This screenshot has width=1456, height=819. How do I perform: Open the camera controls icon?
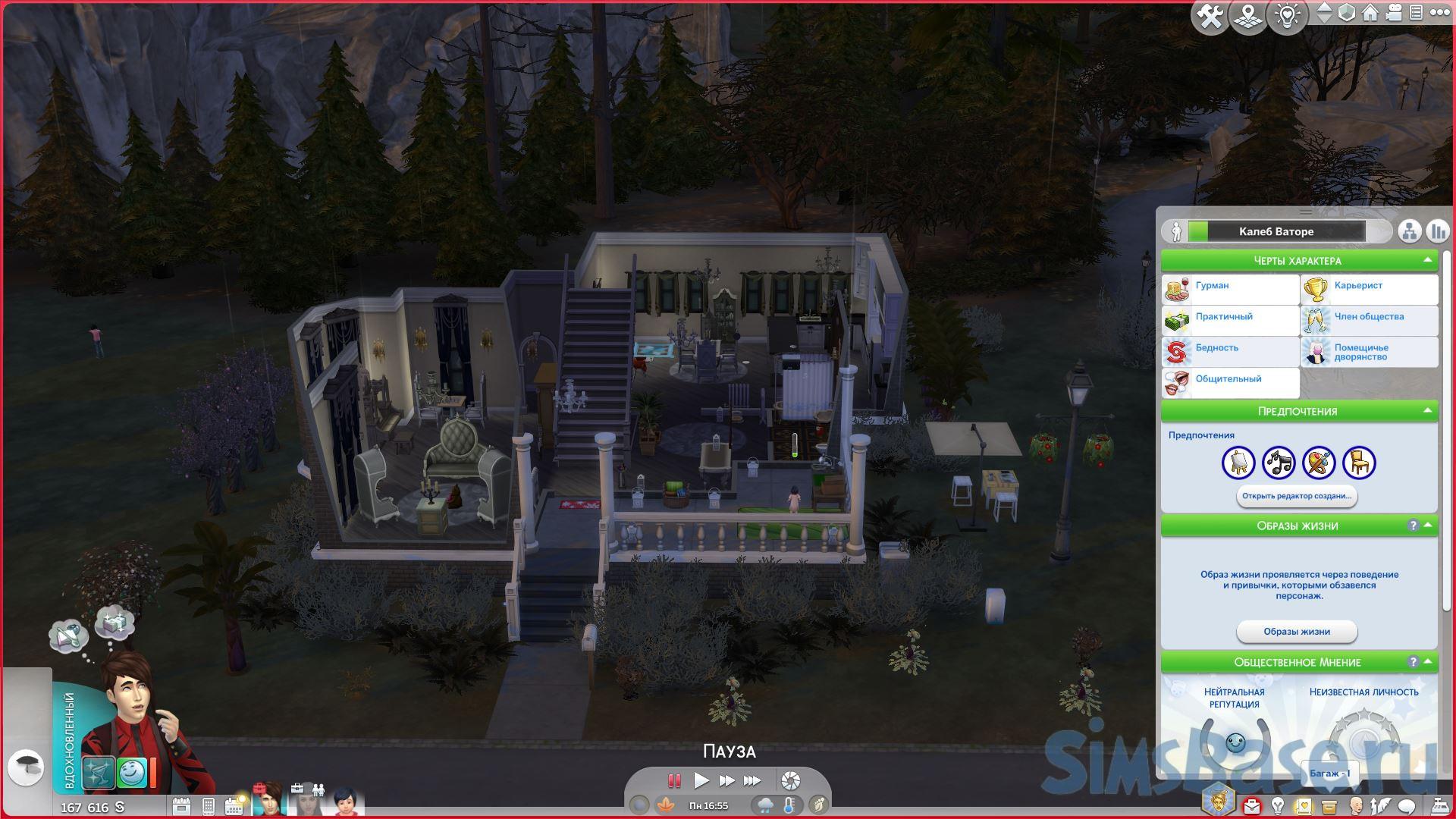pos(1394,13)
